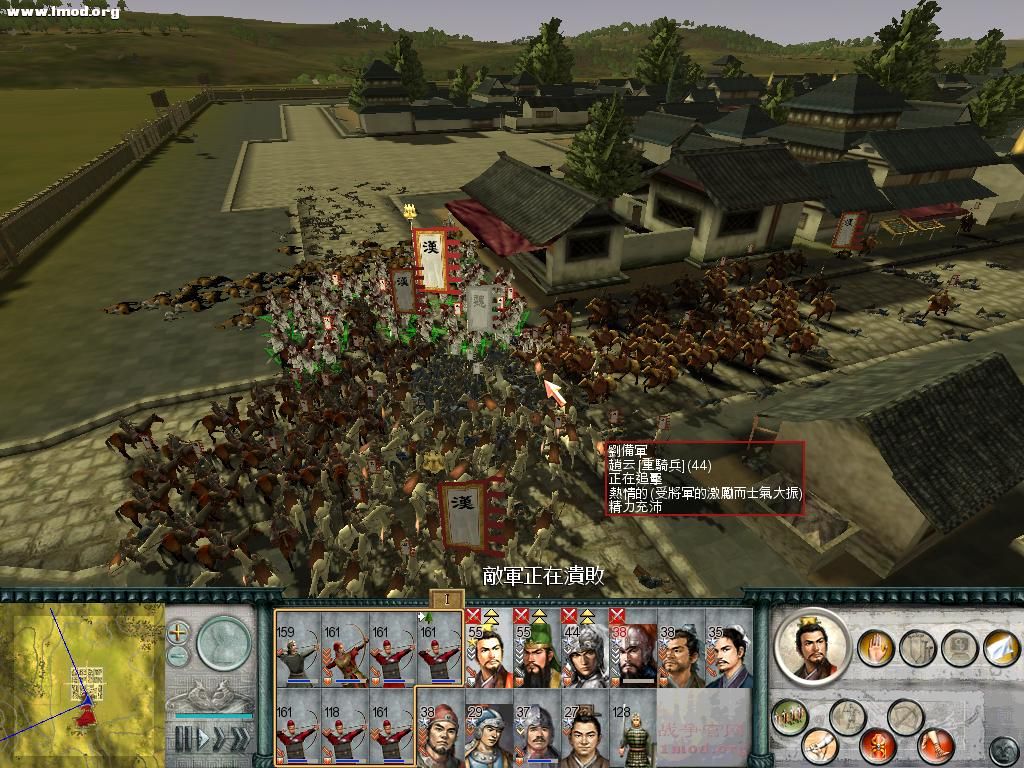Choose the silver-helmet general card with 44 men
This screenshot has height=768, width=1024.
(x=583, y=652)
